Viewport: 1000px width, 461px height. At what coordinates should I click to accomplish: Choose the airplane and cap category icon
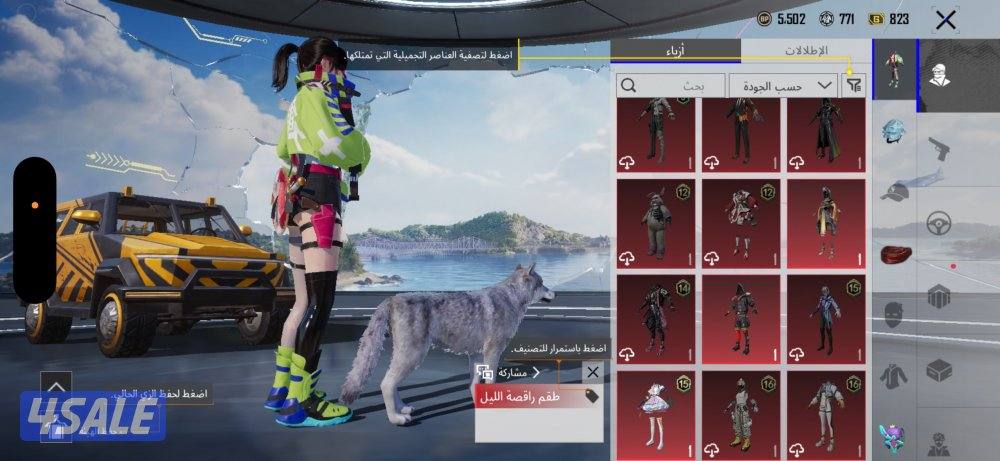tap(894, 191)
